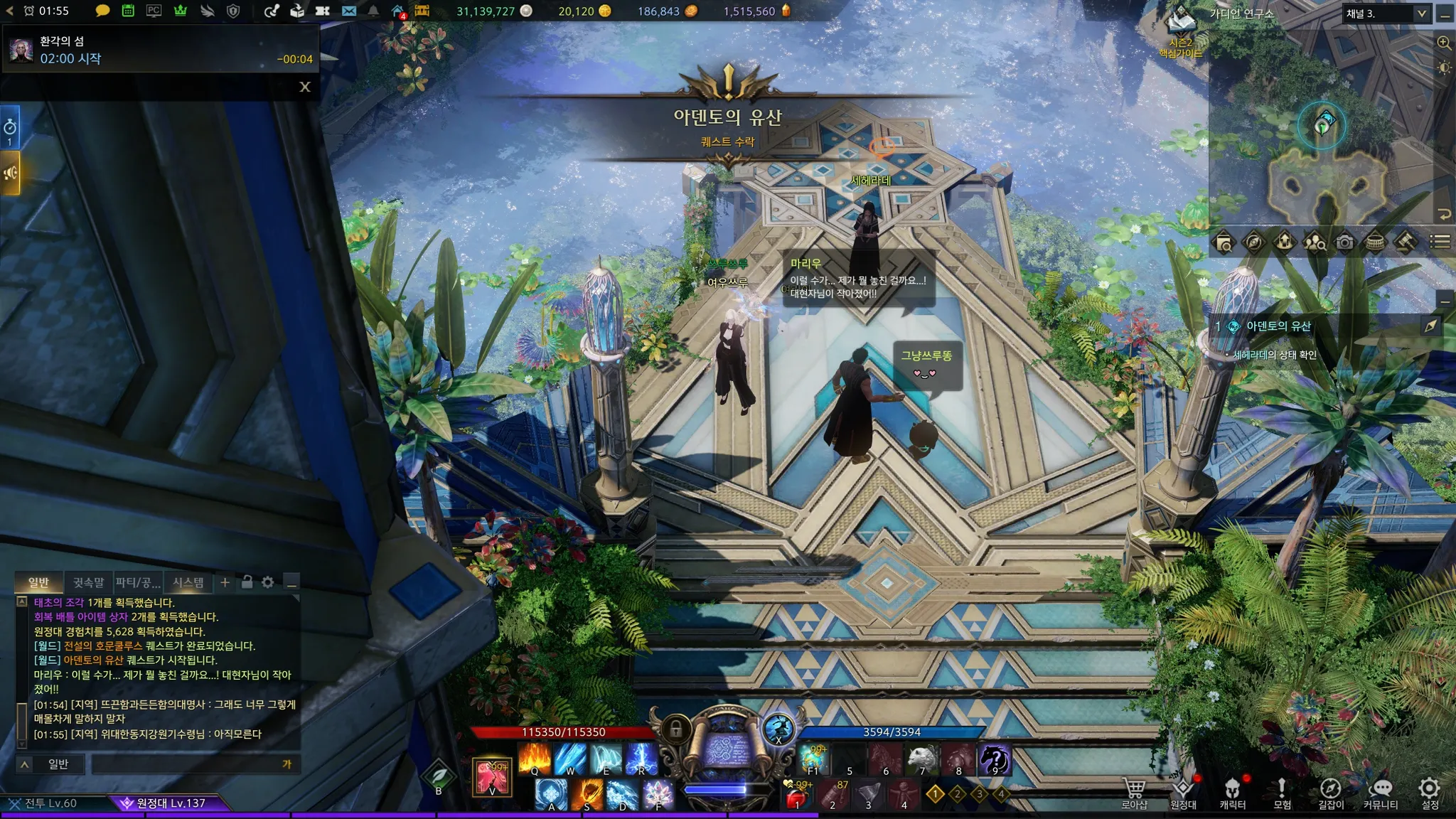
Task: Open the 설정 settings menu
Action: [x=1430, y=793]
